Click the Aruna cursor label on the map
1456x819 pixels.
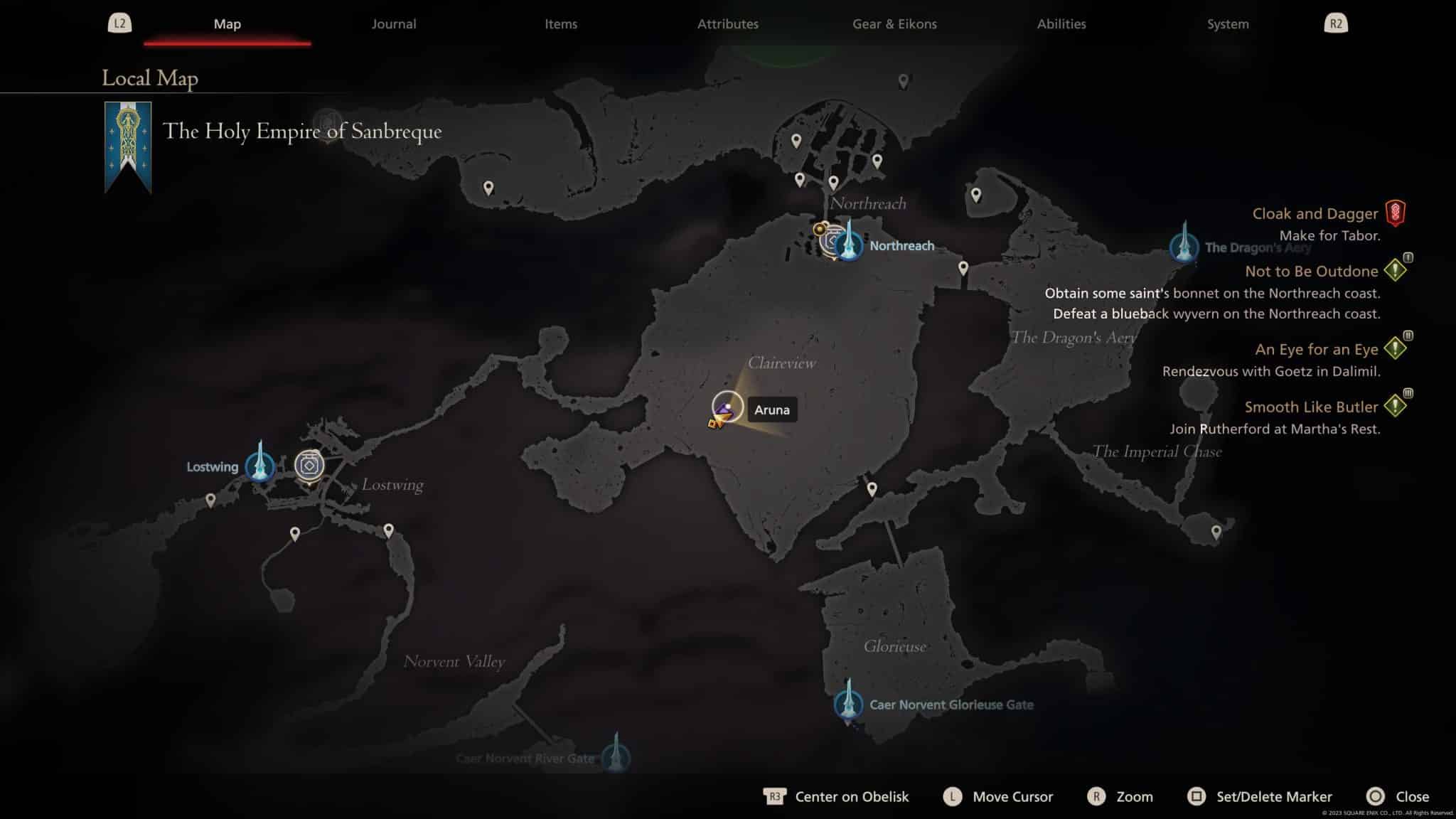click(772, 409)
